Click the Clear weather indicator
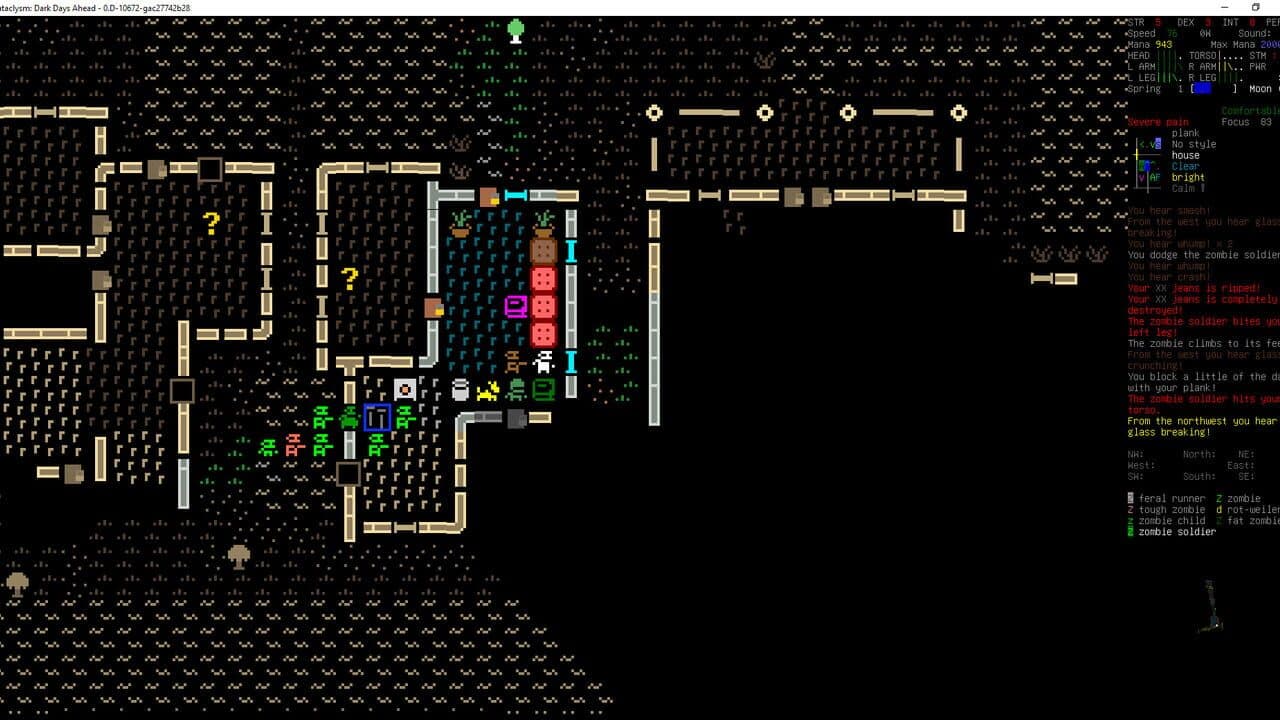1280x720 pixels. (1184, 166)
